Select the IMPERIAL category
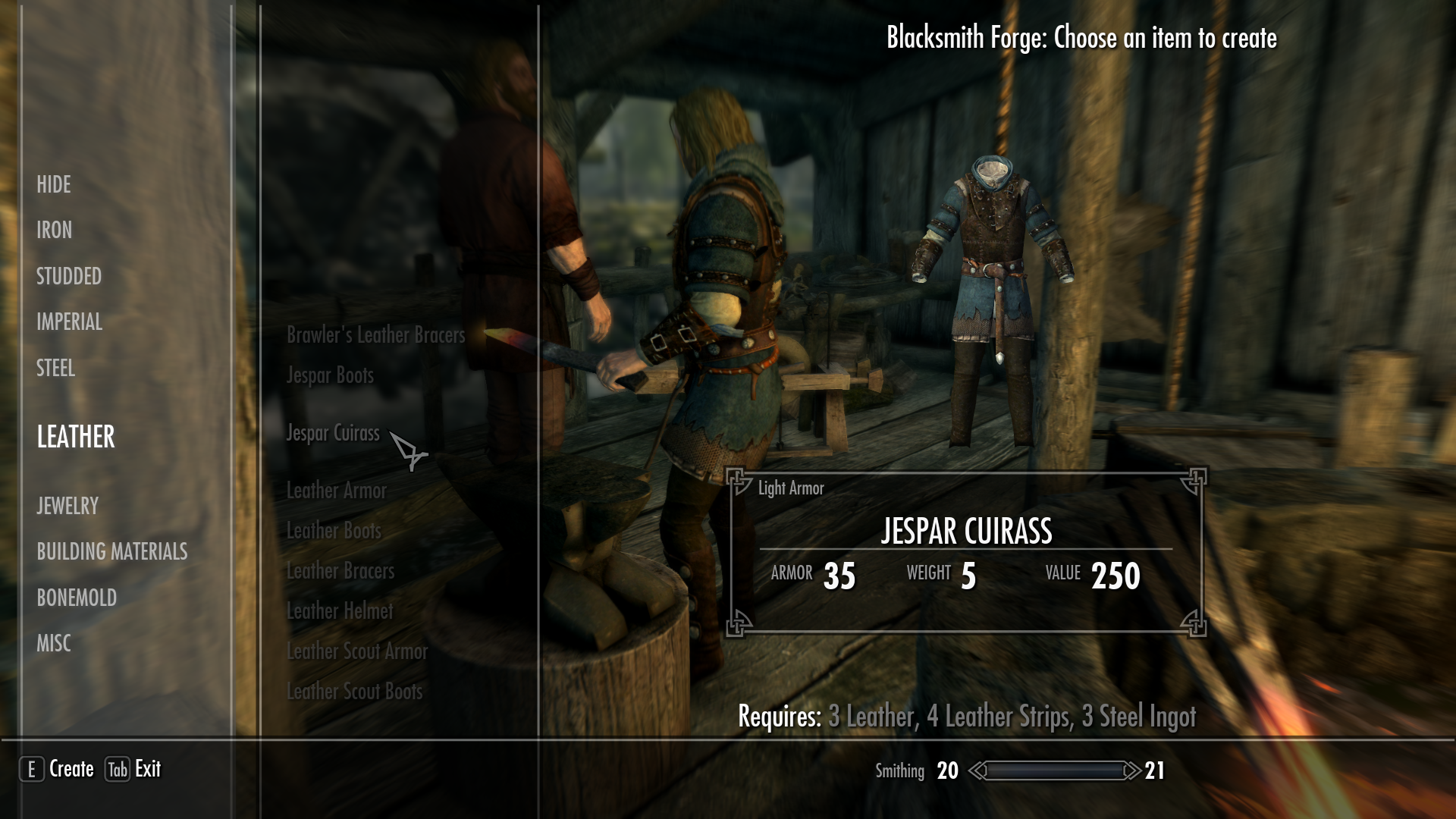 (70, 322)
